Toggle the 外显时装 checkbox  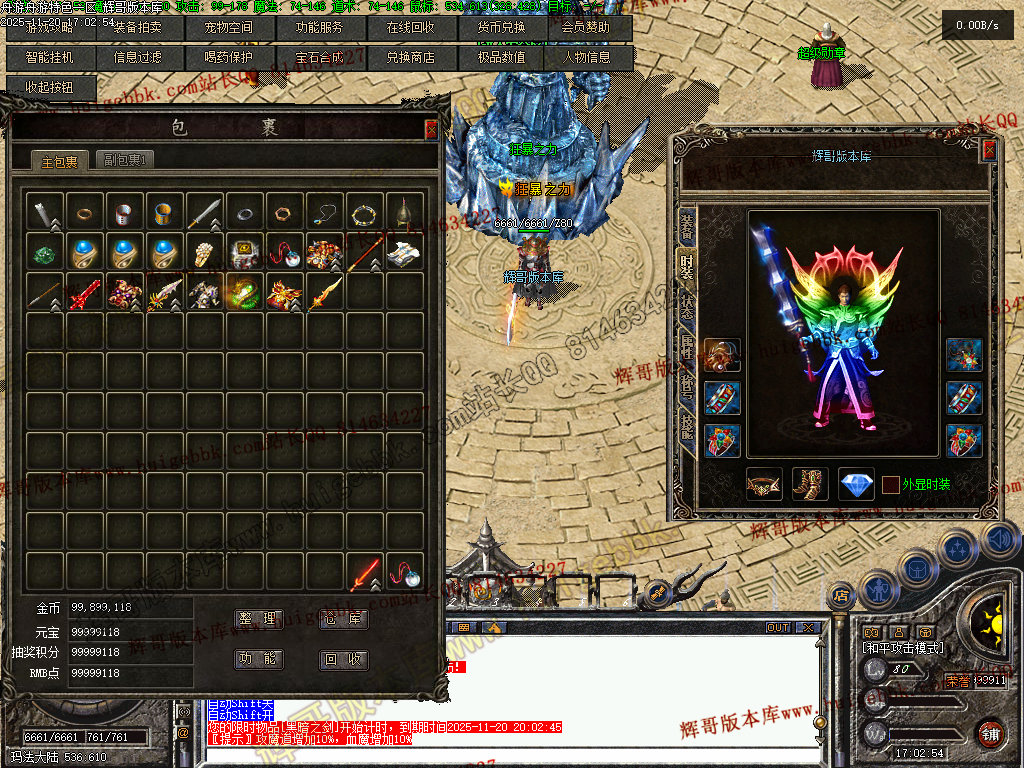point(891,485)
